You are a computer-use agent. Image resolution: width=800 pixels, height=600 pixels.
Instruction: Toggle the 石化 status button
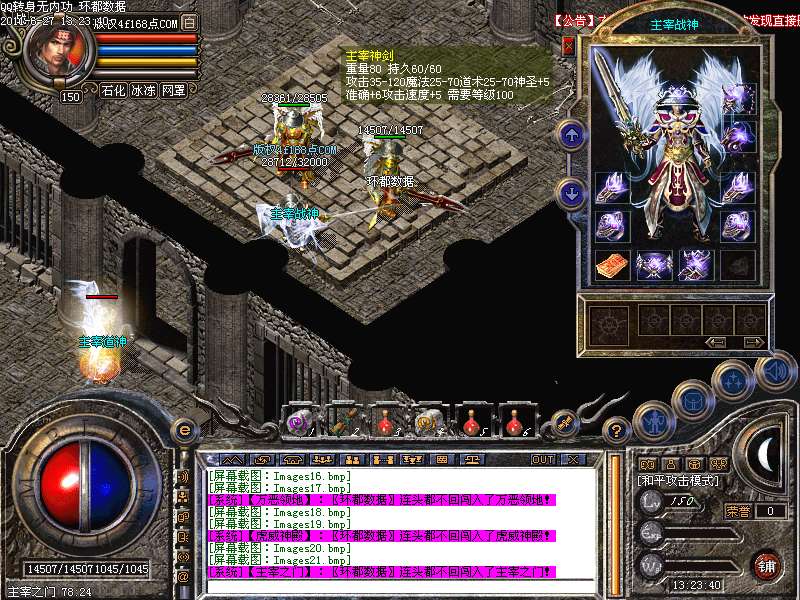113,90
